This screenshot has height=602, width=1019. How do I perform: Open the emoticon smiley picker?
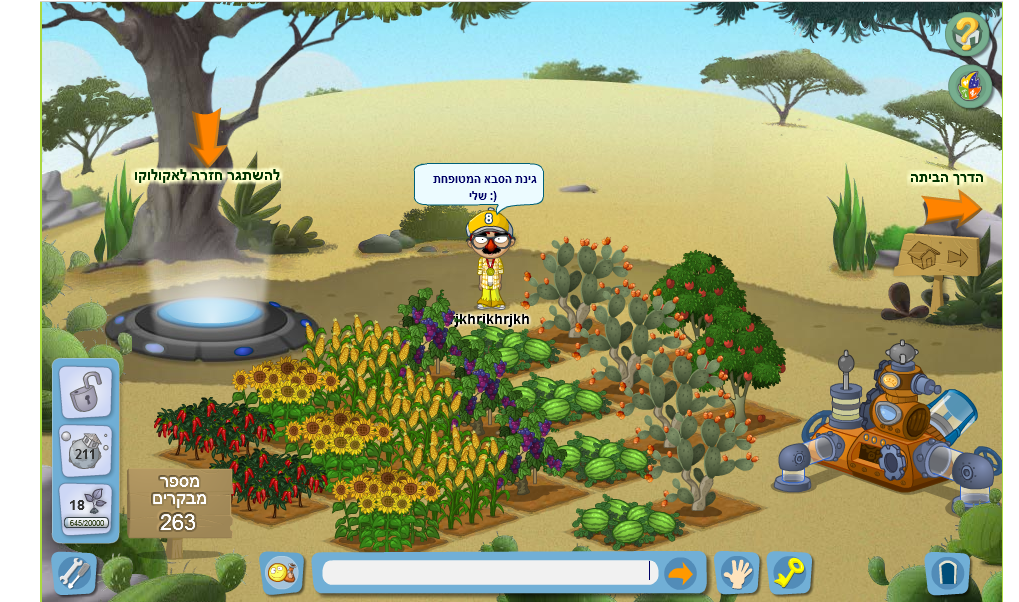(282, 573)
